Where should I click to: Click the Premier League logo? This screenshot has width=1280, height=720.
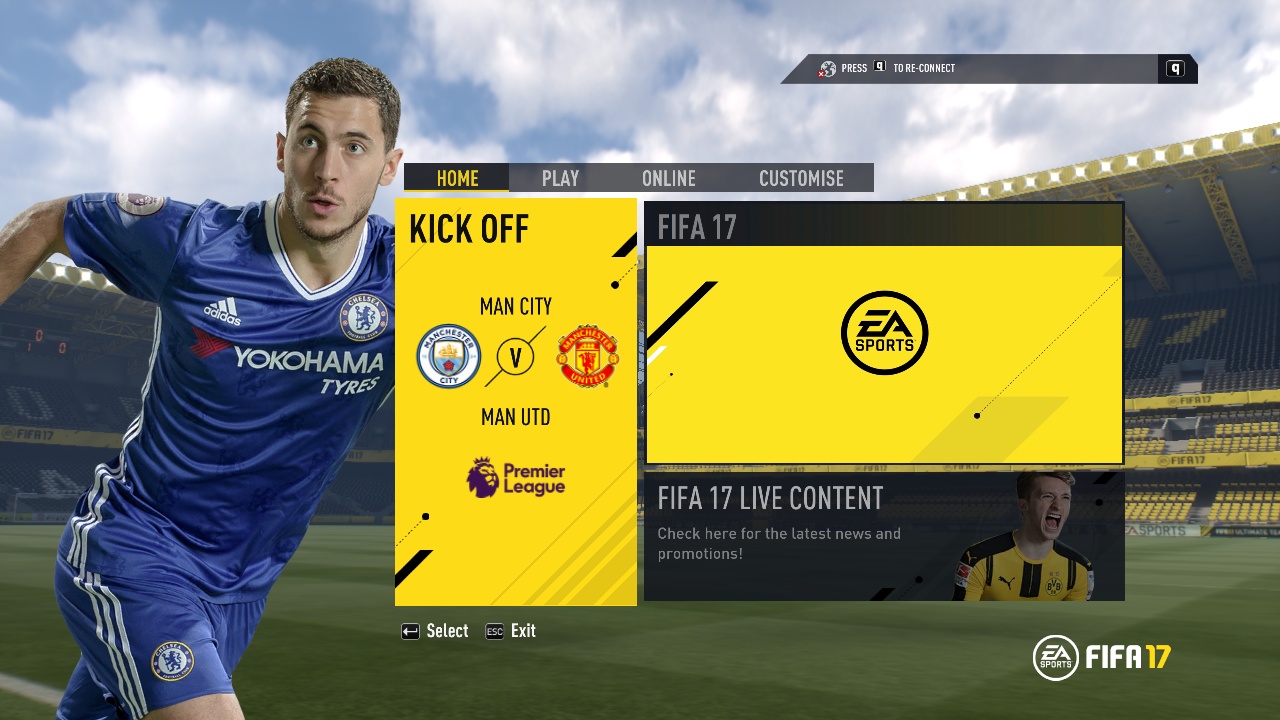click(516, 477)
